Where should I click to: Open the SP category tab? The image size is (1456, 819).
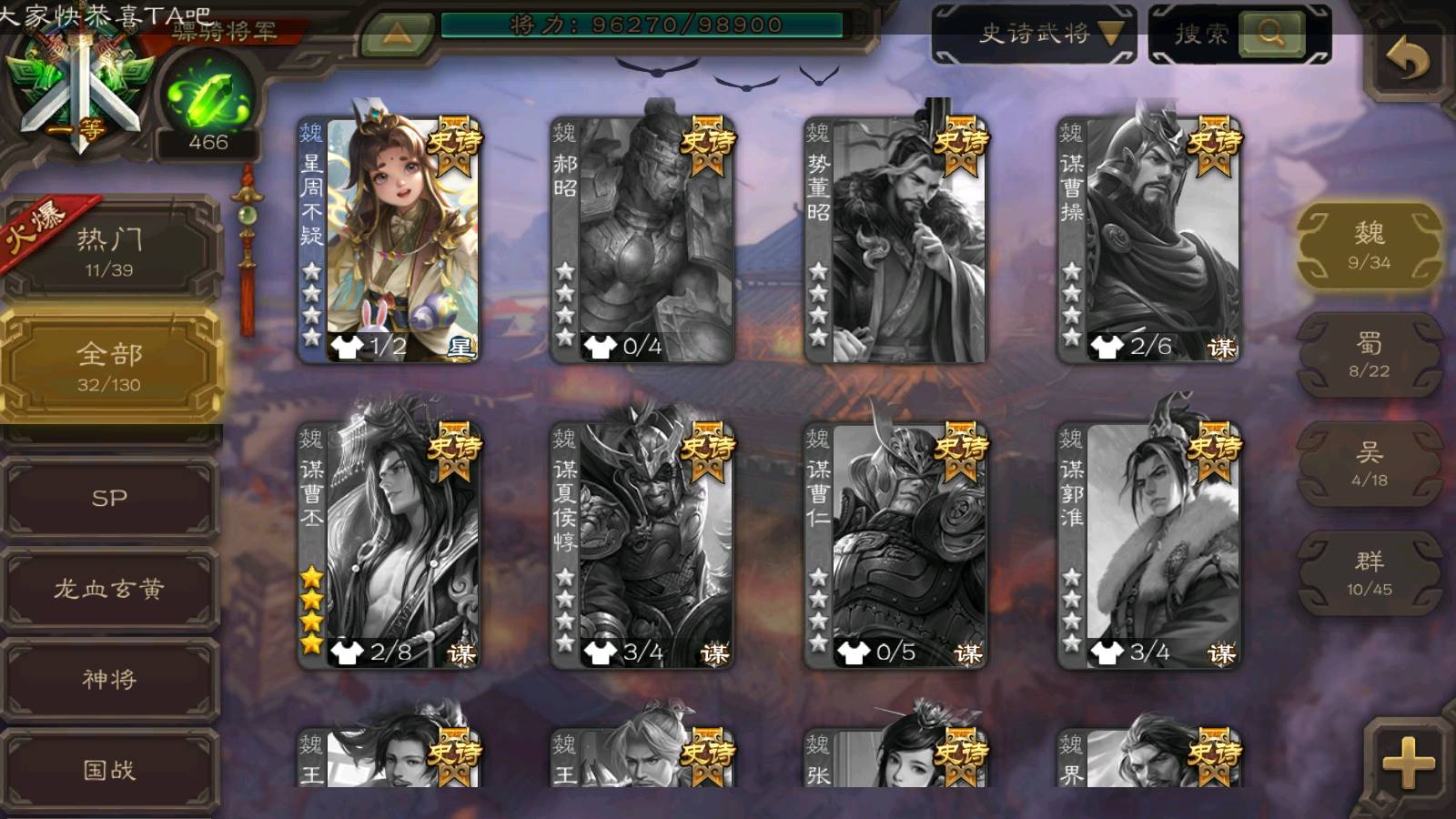[x=109, y=498]
